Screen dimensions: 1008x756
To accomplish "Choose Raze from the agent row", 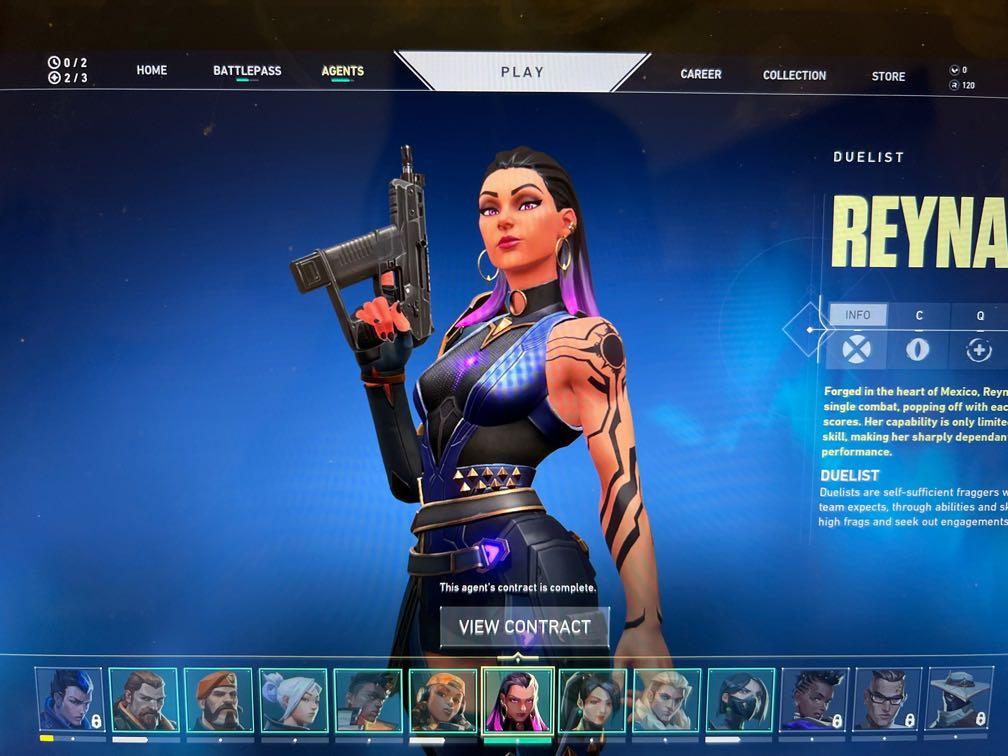I will 442,700.
